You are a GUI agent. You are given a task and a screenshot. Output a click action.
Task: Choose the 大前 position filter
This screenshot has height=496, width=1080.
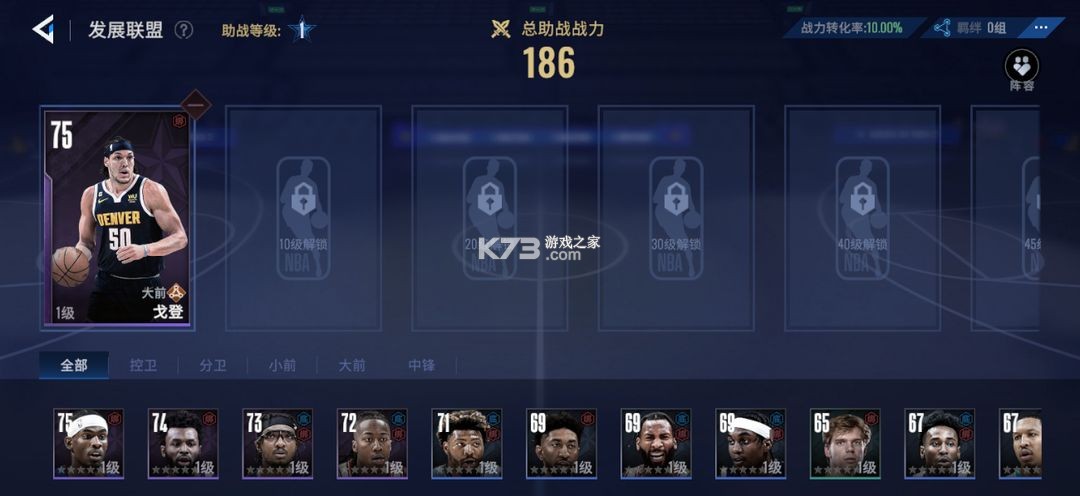tap(352, 365)
